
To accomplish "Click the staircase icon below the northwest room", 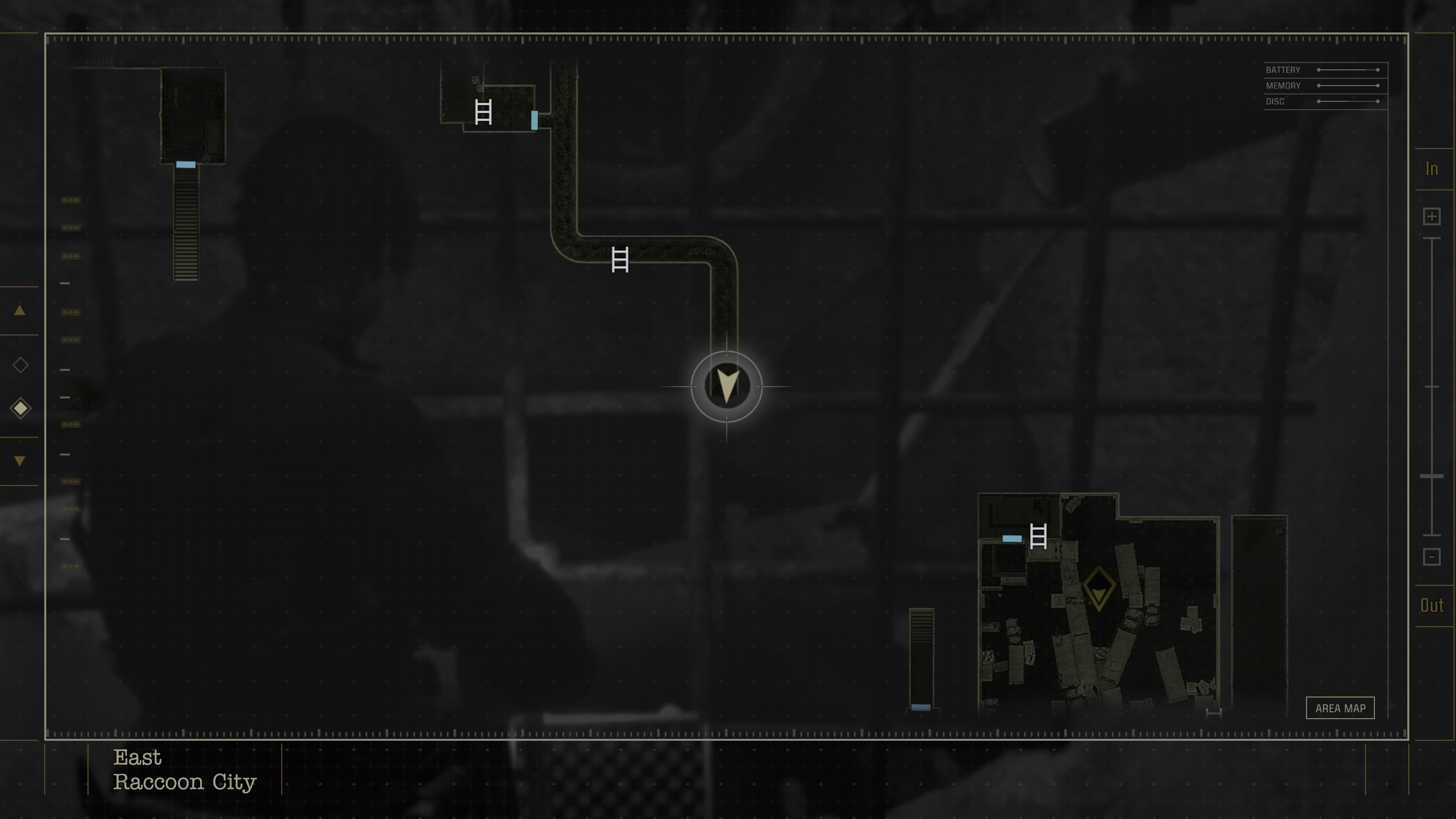I will click(186, 226).
